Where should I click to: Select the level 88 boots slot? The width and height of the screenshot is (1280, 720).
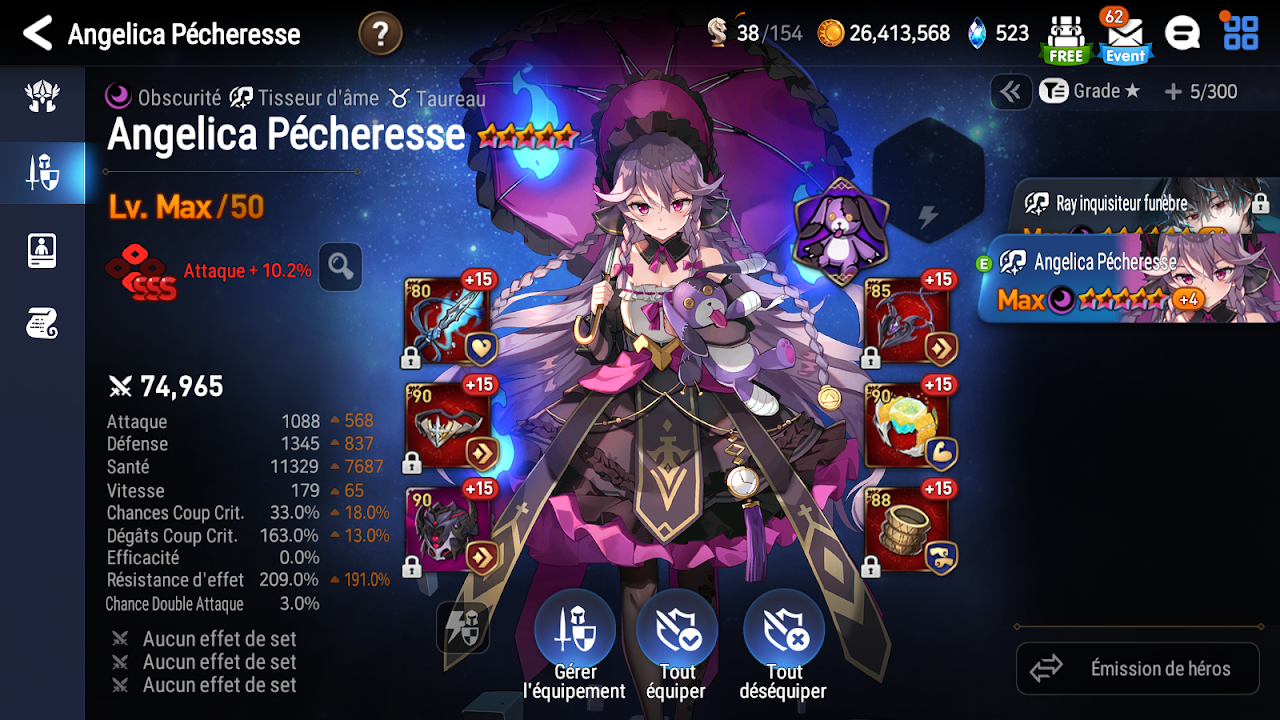point(908,530)
